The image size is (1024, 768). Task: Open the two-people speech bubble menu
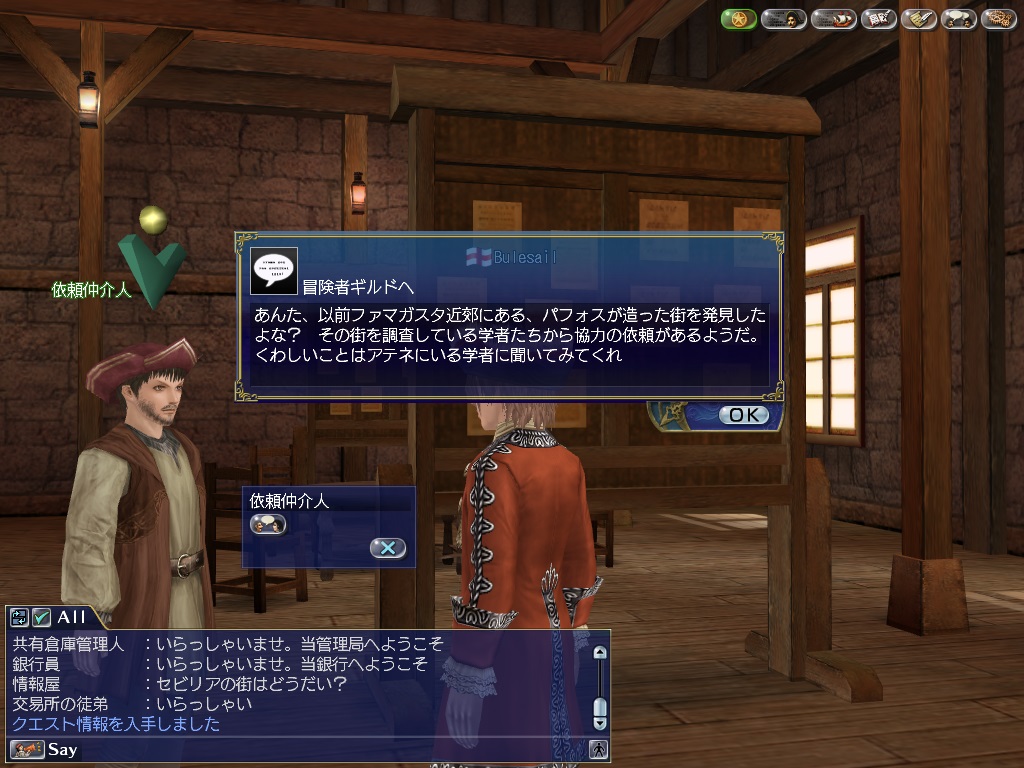959,19
